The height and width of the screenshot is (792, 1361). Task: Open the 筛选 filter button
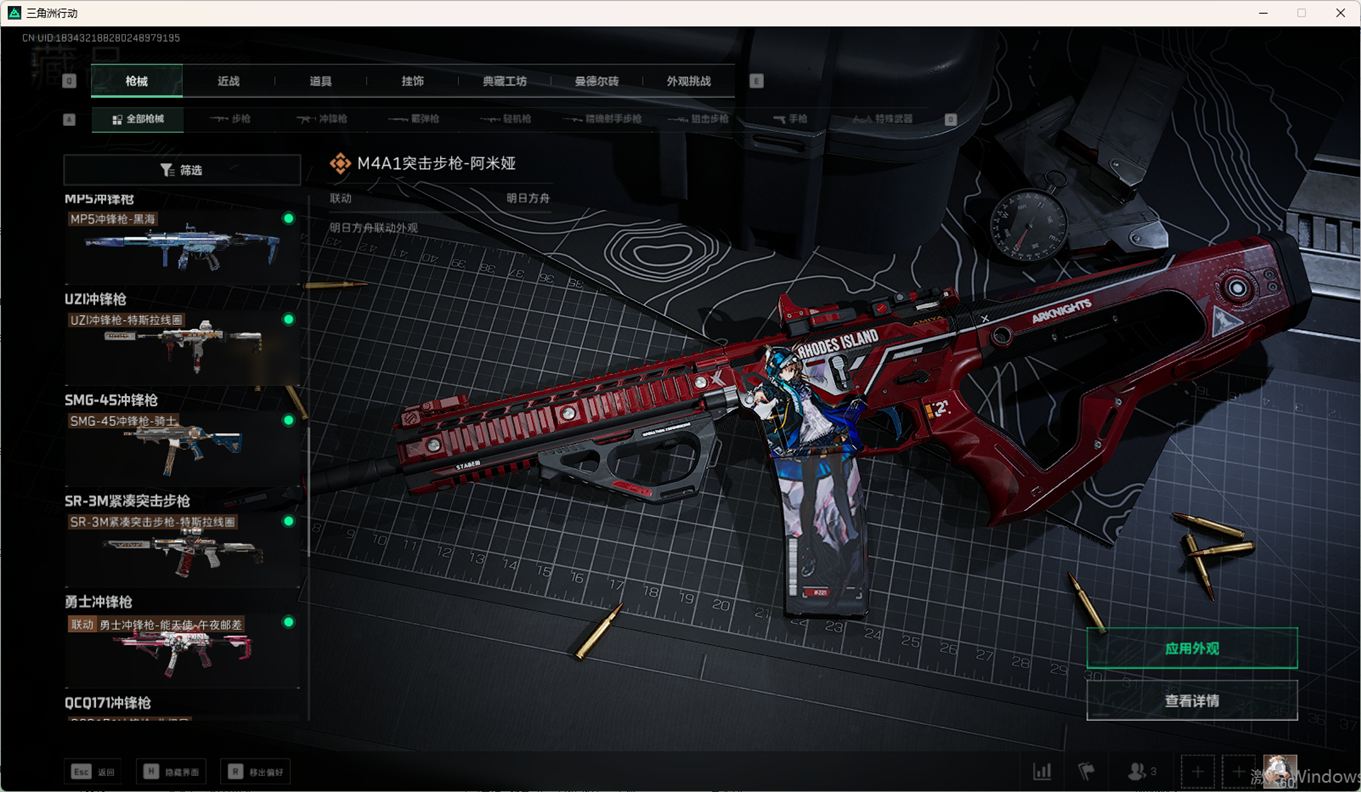(182, 170)
